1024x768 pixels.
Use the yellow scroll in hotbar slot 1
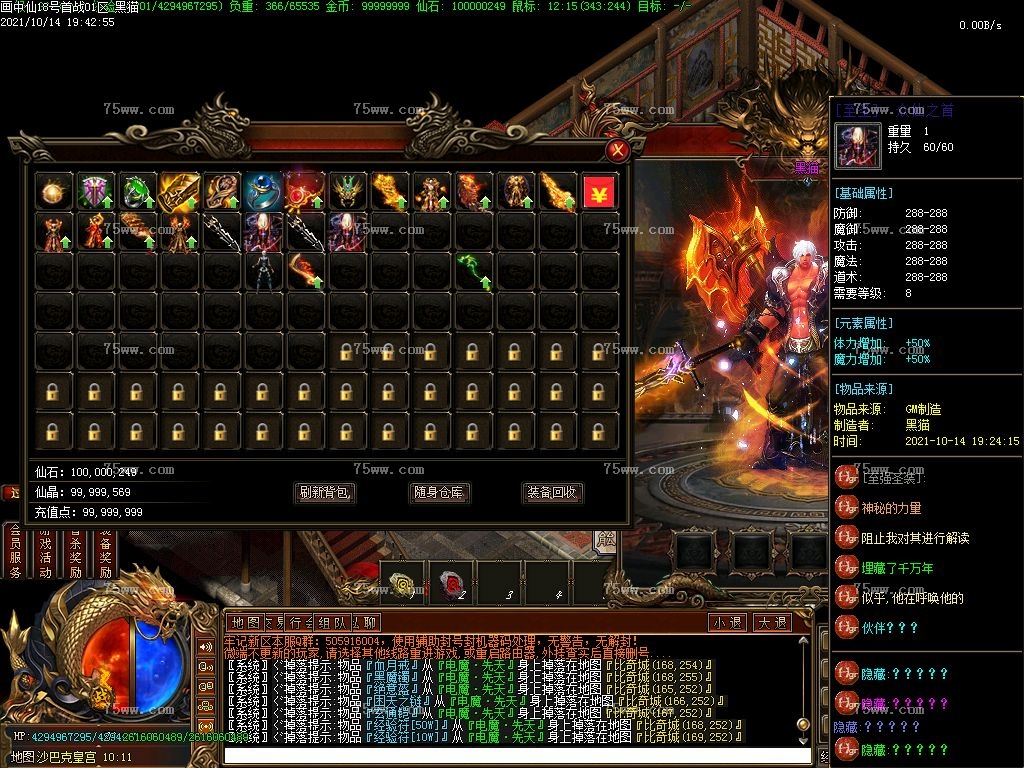[x=403, y=584]
